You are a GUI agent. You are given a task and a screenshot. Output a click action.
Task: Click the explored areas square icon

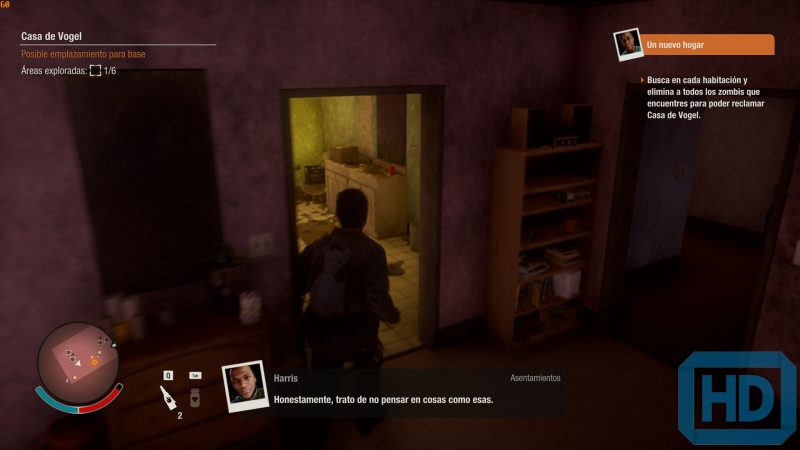click(x=95, y=71)
